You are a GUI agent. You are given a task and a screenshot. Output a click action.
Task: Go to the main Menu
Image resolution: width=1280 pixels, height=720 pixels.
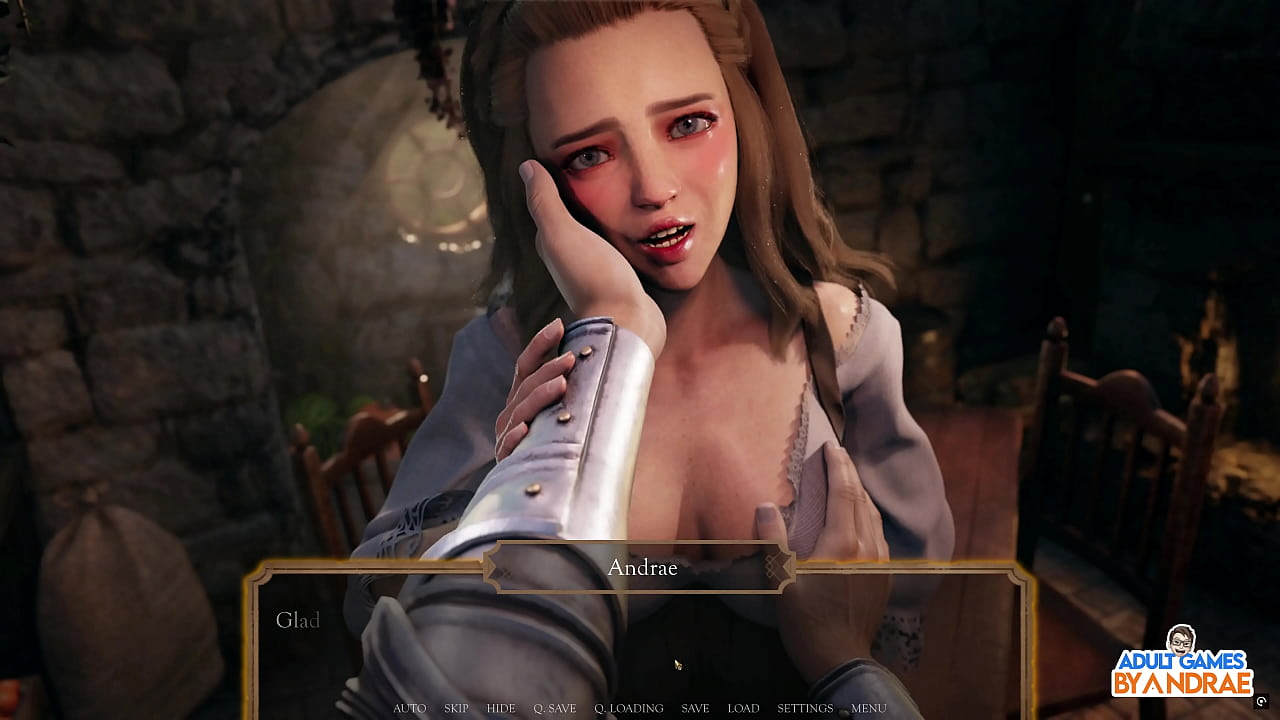click(868, 708)
